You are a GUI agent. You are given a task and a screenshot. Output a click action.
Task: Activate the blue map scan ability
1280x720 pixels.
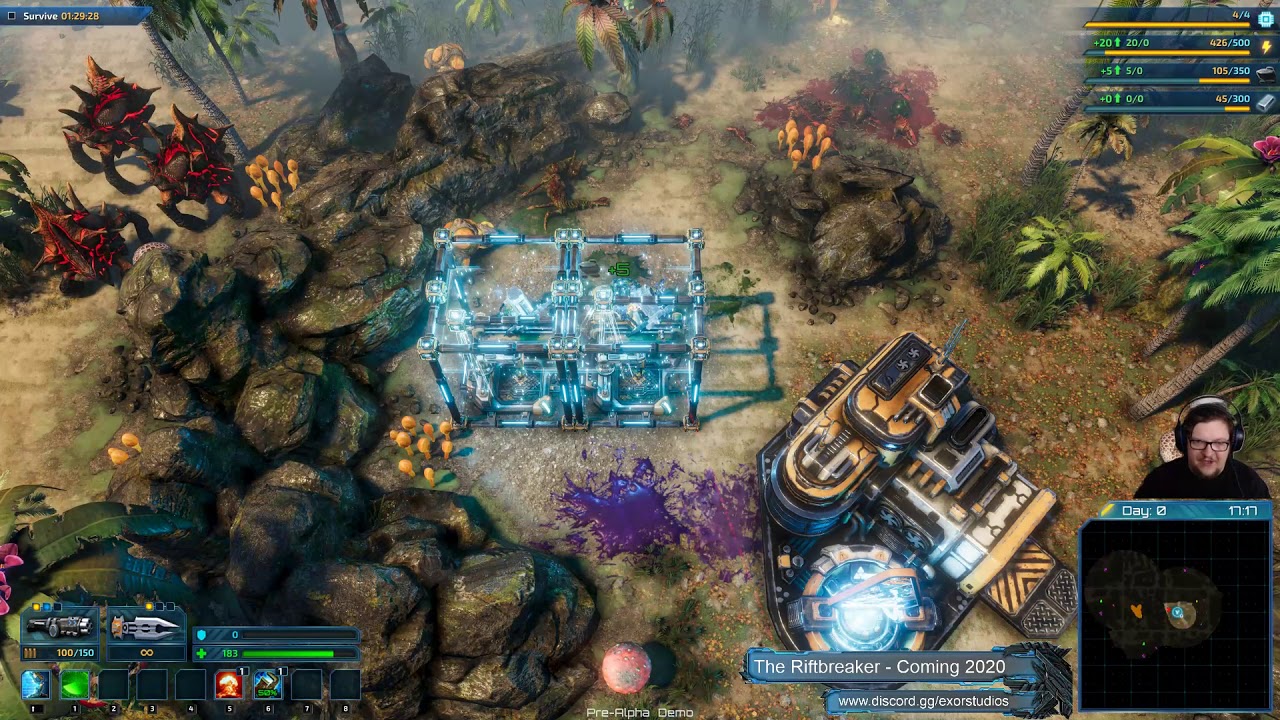[x=36, y=685]
